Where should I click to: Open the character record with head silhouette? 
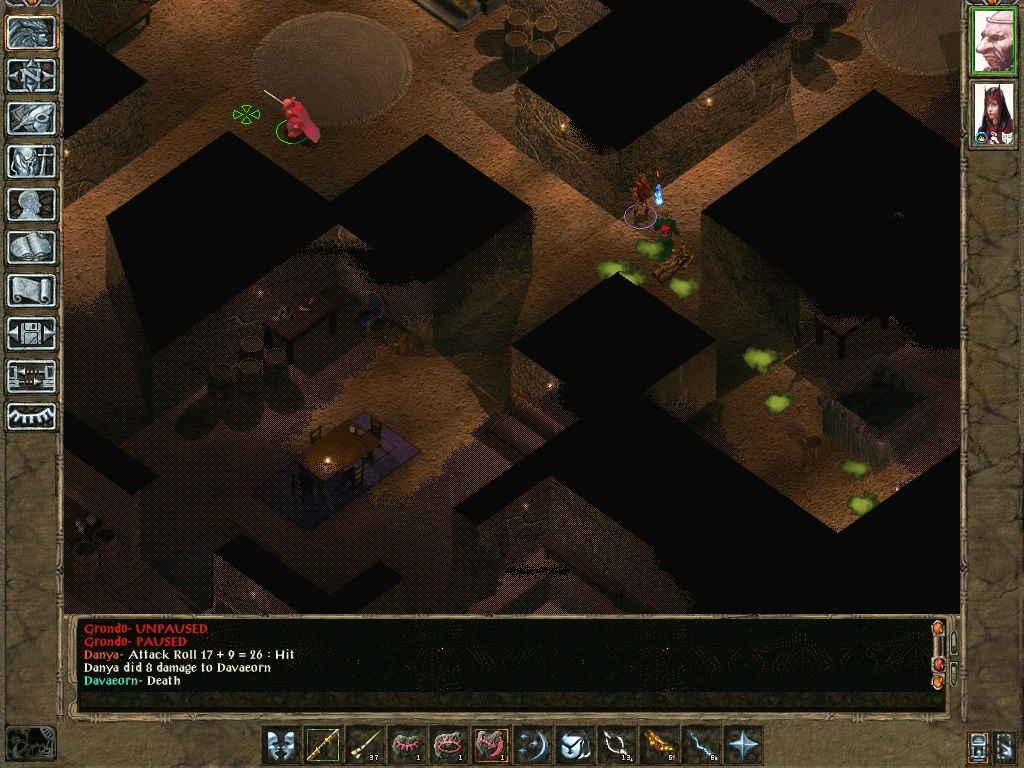tap(31, 204)
